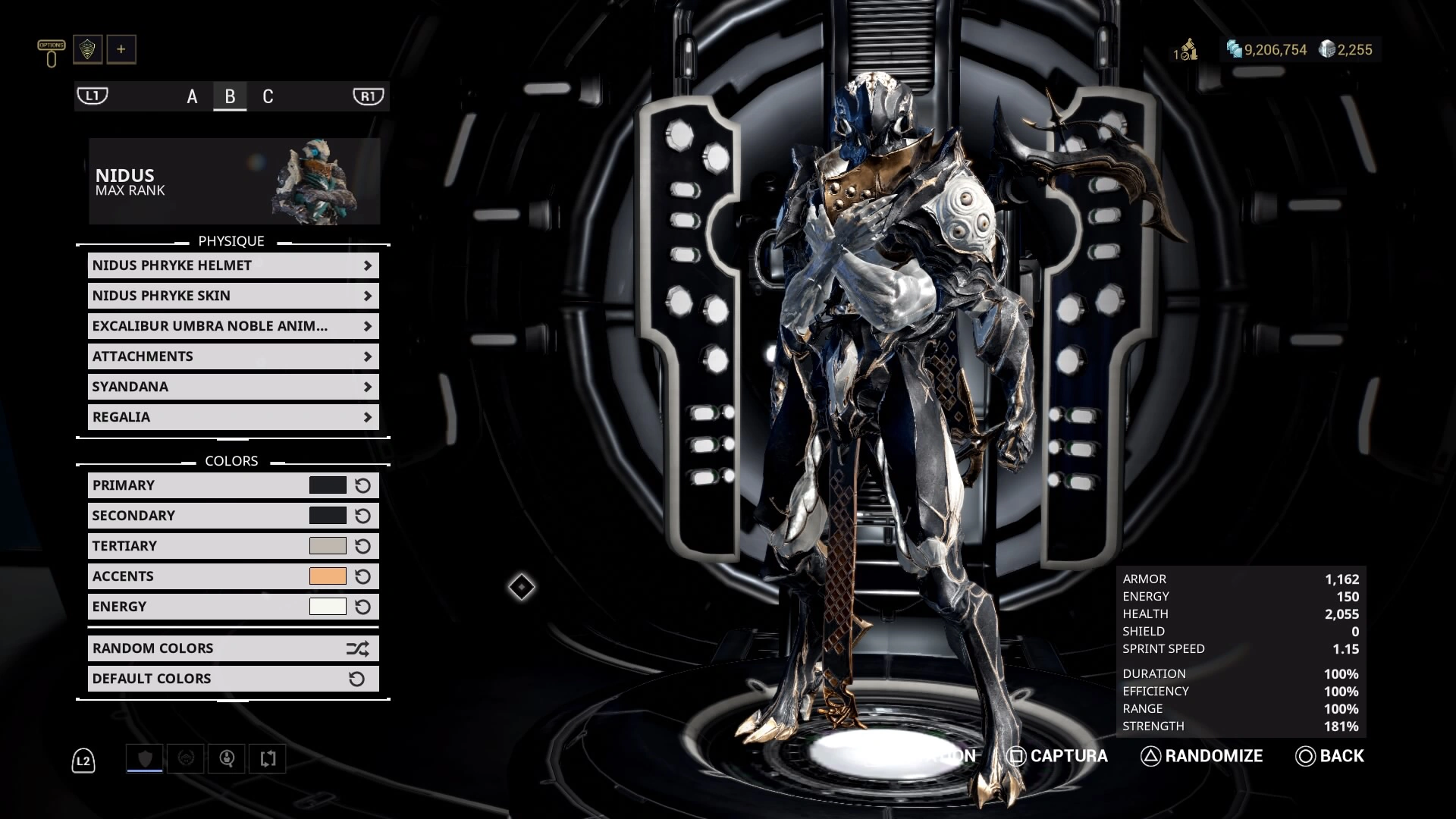Screen dimensions: 1456x819
Task: Open the laurel emblem icon near bottom toolbar
Action: coord(187,758)
